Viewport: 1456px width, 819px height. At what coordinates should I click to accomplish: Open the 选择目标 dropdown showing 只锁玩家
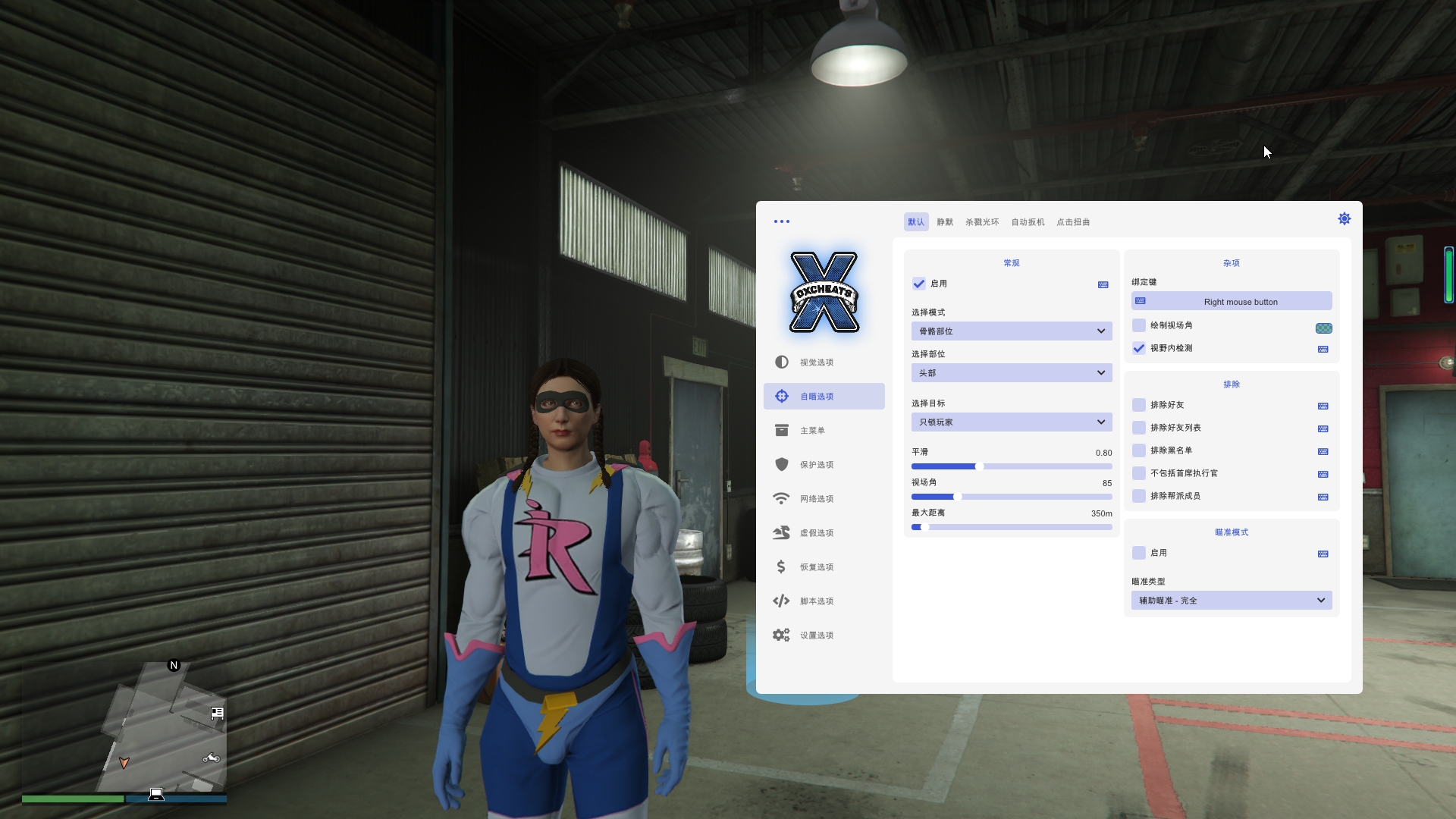[x=1011, y=422]
